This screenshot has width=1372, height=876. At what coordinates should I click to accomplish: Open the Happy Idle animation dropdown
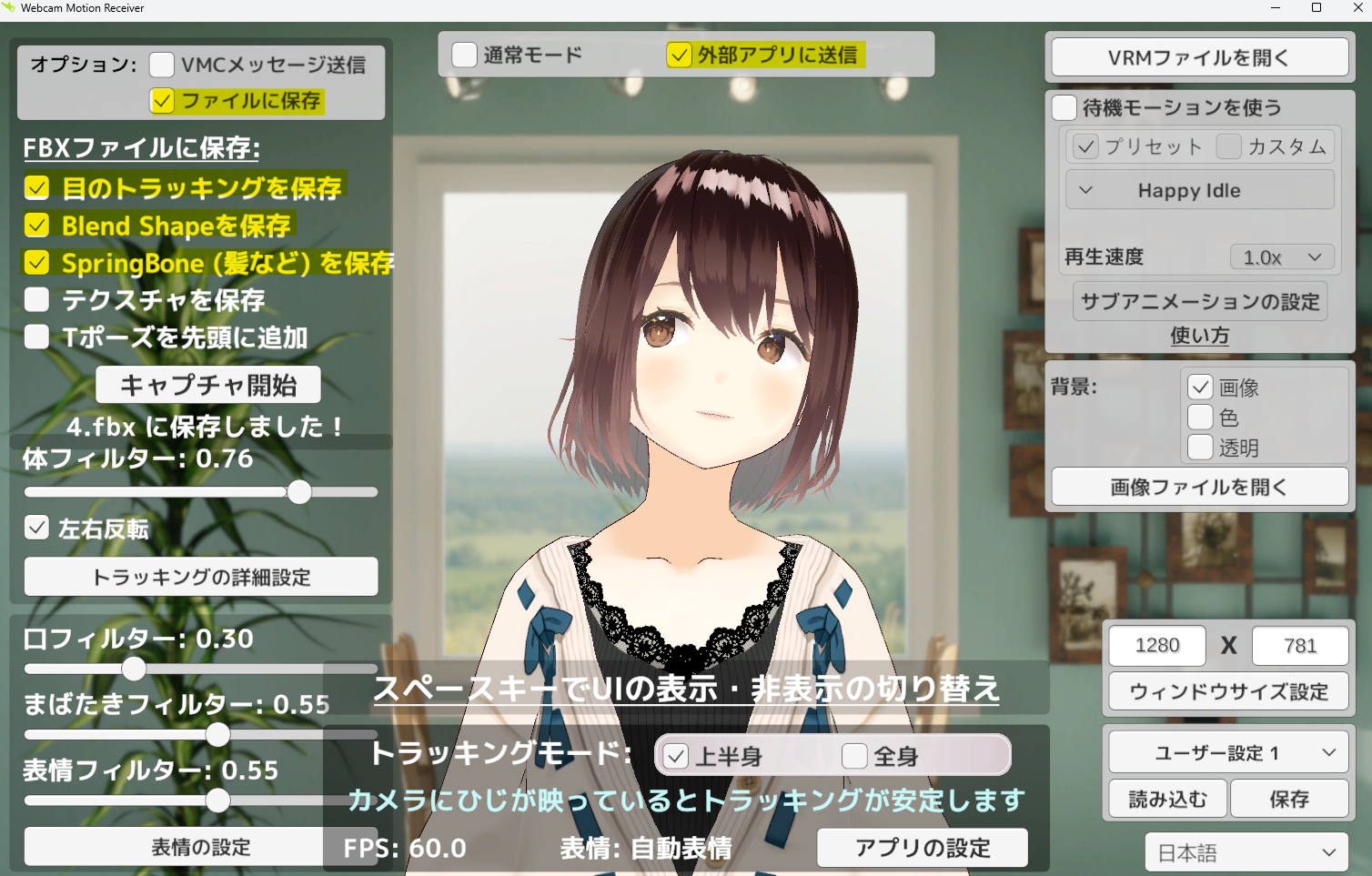click(1199, 189)
